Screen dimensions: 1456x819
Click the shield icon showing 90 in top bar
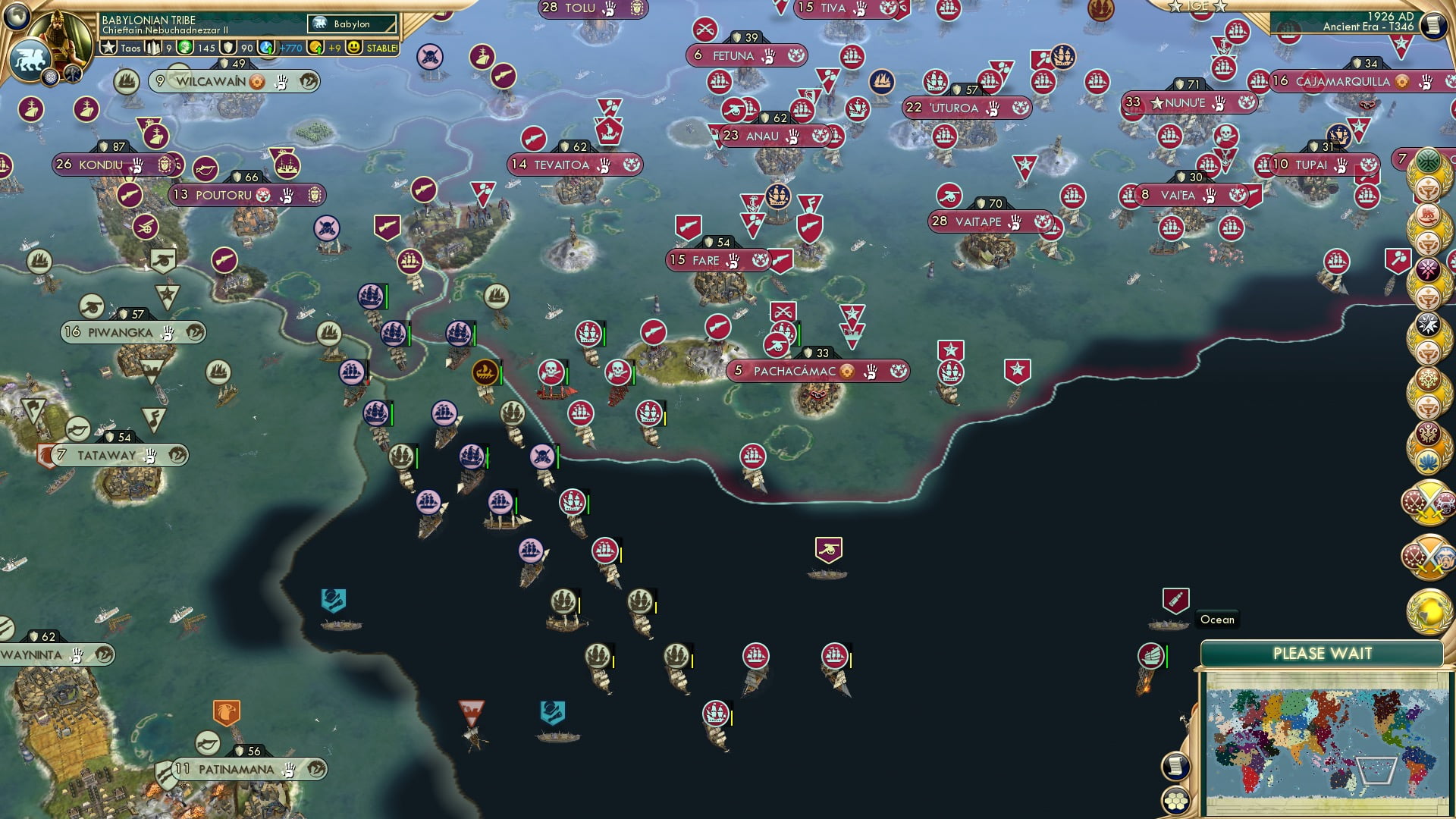[227, 47]
